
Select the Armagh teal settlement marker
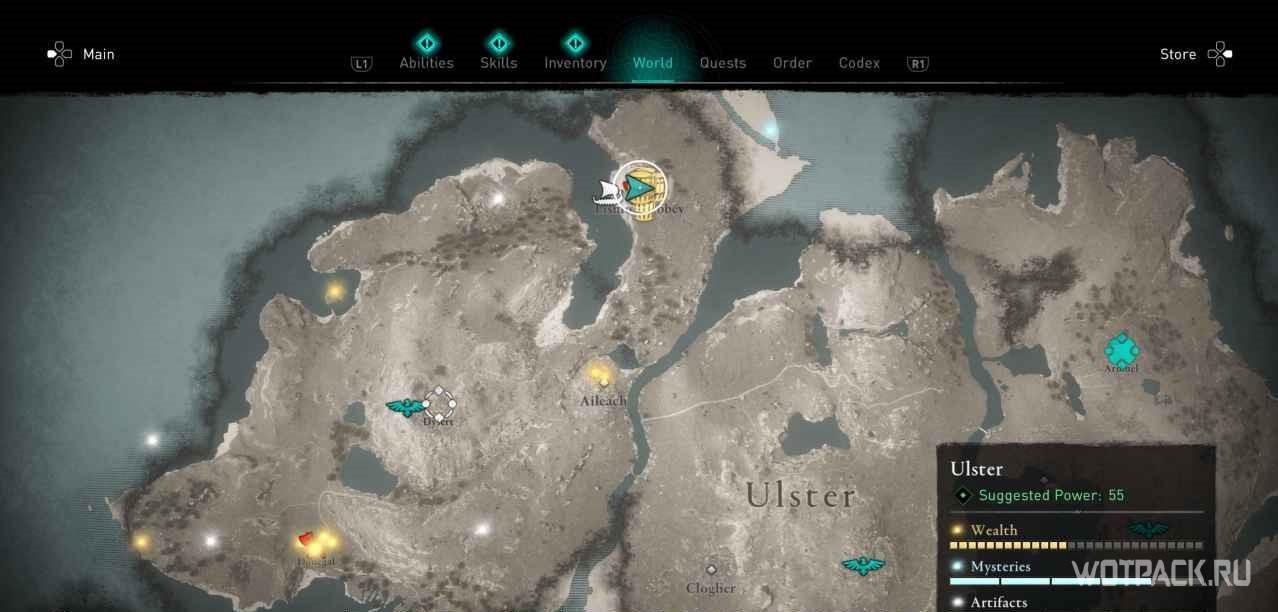(x=1121, y=350)
